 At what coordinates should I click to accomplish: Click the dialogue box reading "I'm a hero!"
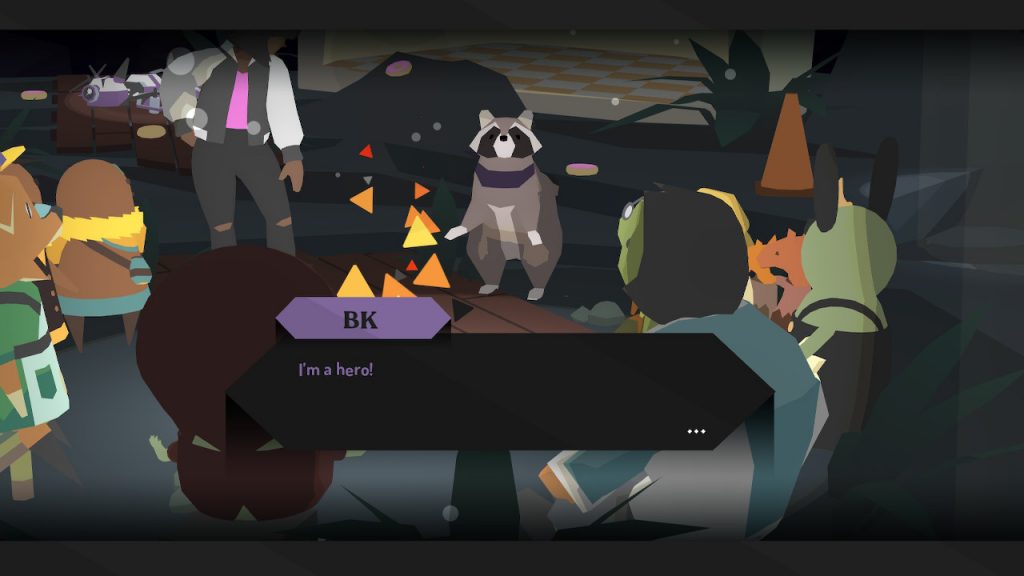500,392
